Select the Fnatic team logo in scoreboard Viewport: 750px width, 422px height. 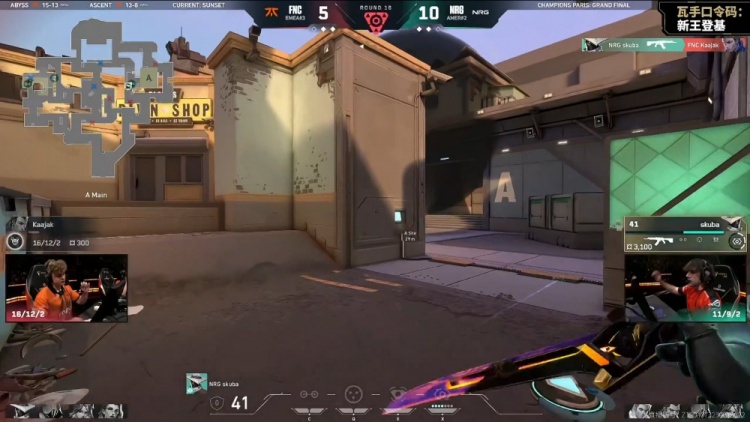click(x=271, y=13)
